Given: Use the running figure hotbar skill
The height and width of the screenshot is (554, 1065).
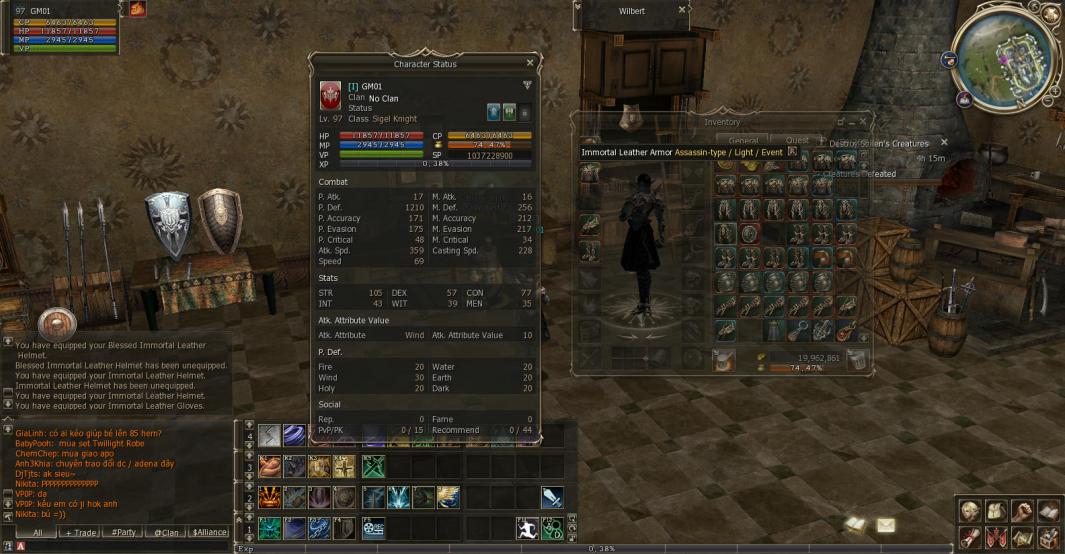Looking at the screenshot, I should pyautogui.click(x=527, y=527).
